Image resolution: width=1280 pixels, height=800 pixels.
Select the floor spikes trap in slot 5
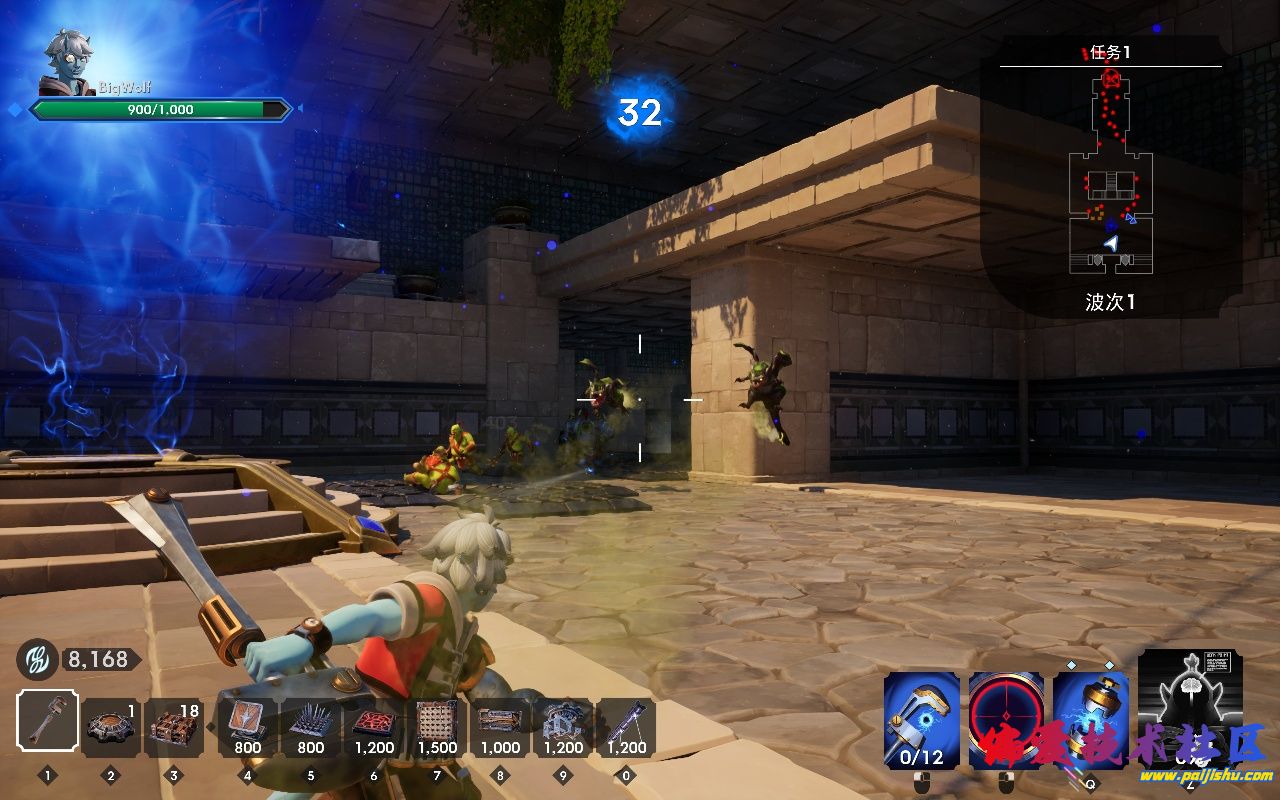point(311,727)
